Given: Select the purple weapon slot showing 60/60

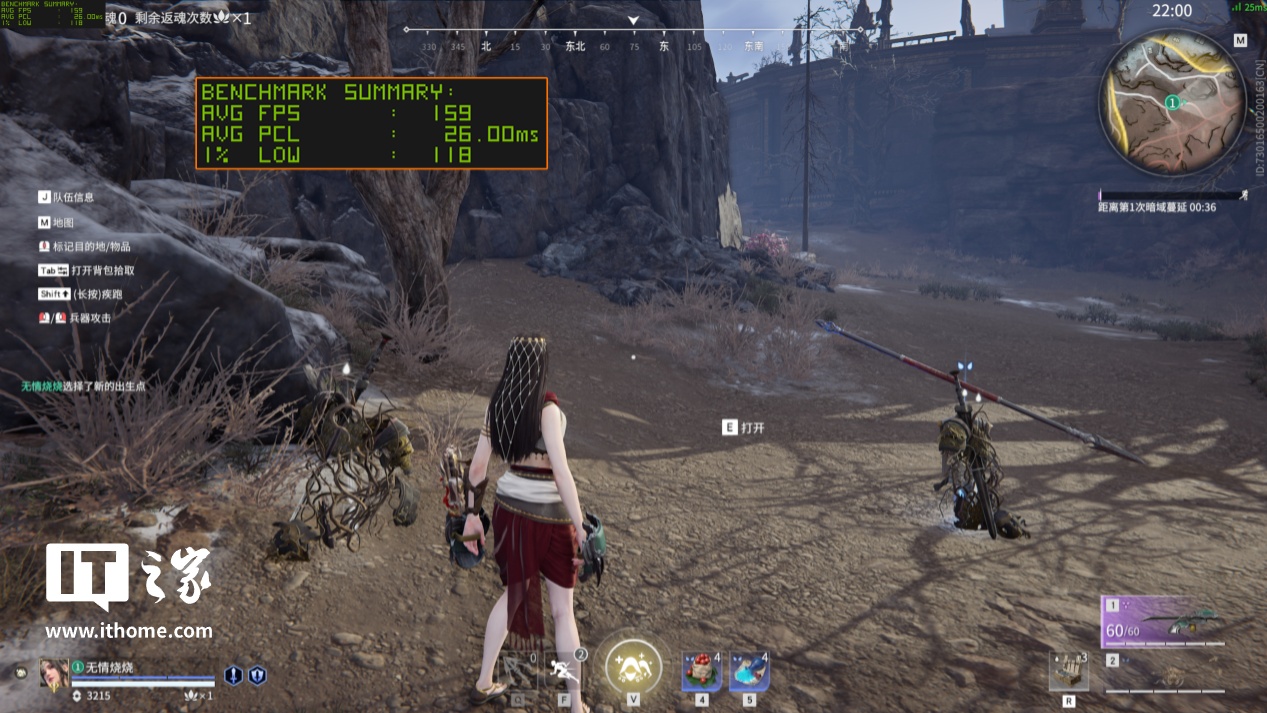Looking at the screenshot, I should click(x=1164, y=622).
